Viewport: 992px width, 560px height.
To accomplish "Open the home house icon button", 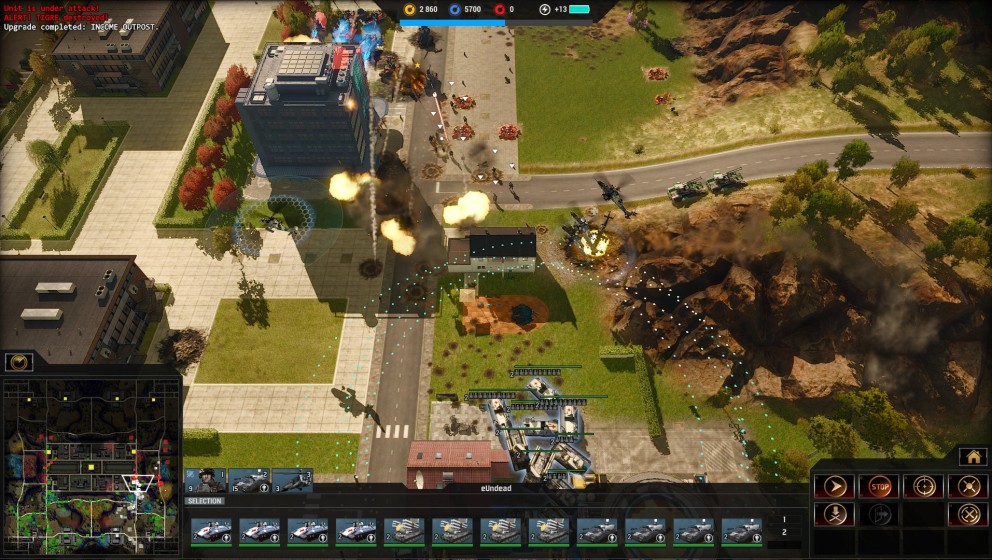I will click(972, 457).
